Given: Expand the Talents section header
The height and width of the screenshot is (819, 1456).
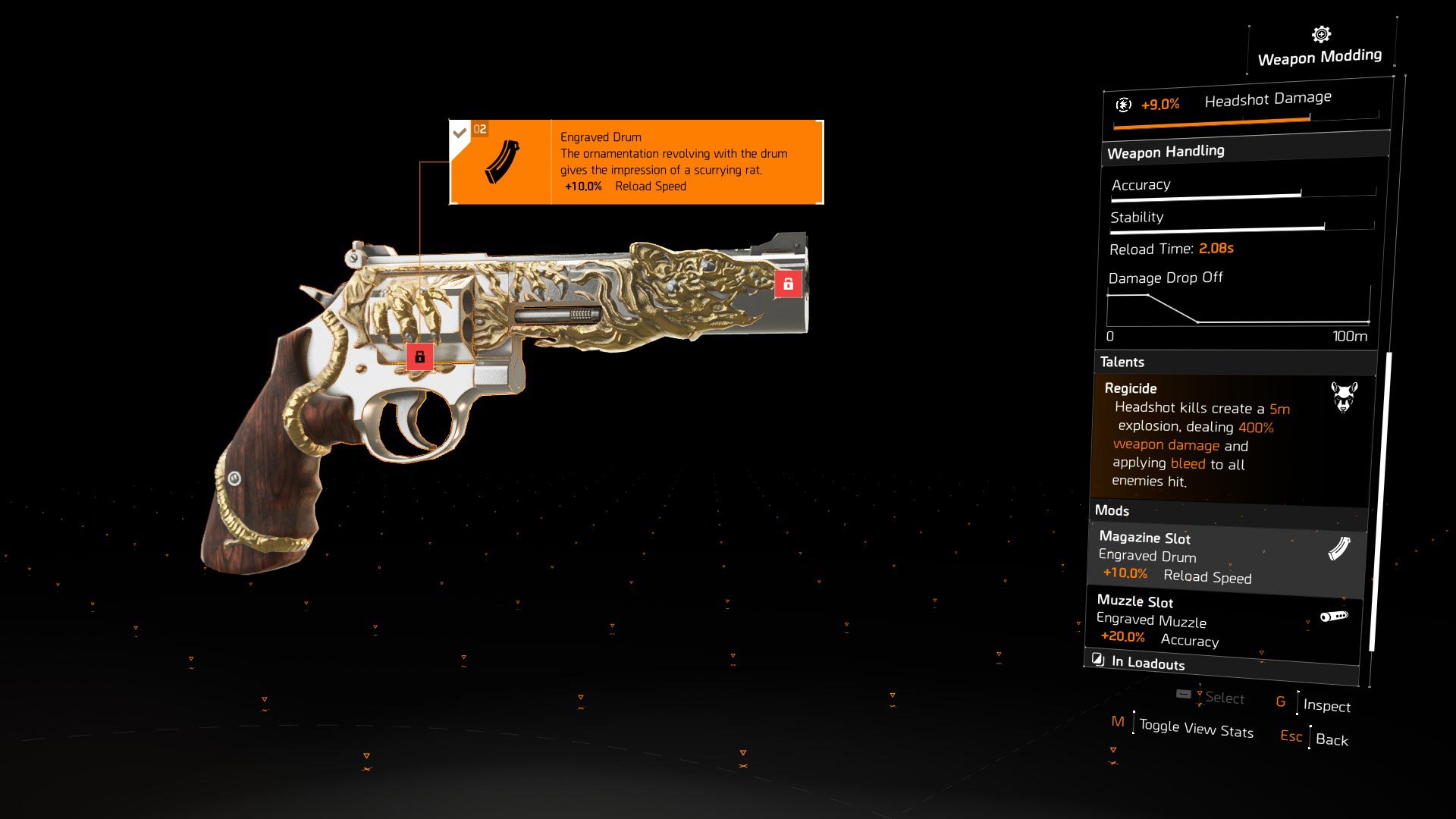Looking at the screenshot, I should click(1122, 362).
